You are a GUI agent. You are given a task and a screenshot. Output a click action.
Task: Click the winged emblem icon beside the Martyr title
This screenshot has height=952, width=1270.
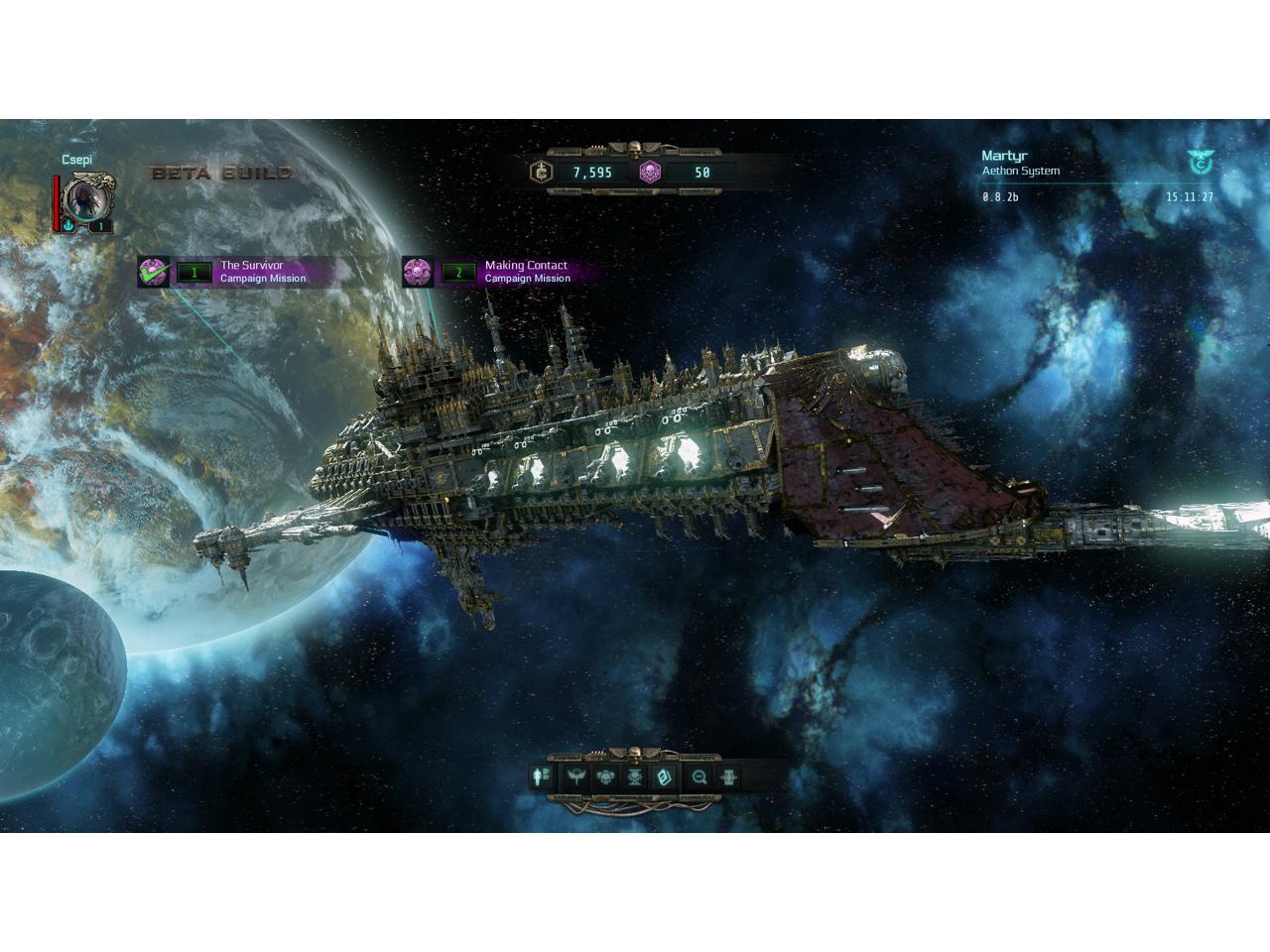tap(1200, 163)
